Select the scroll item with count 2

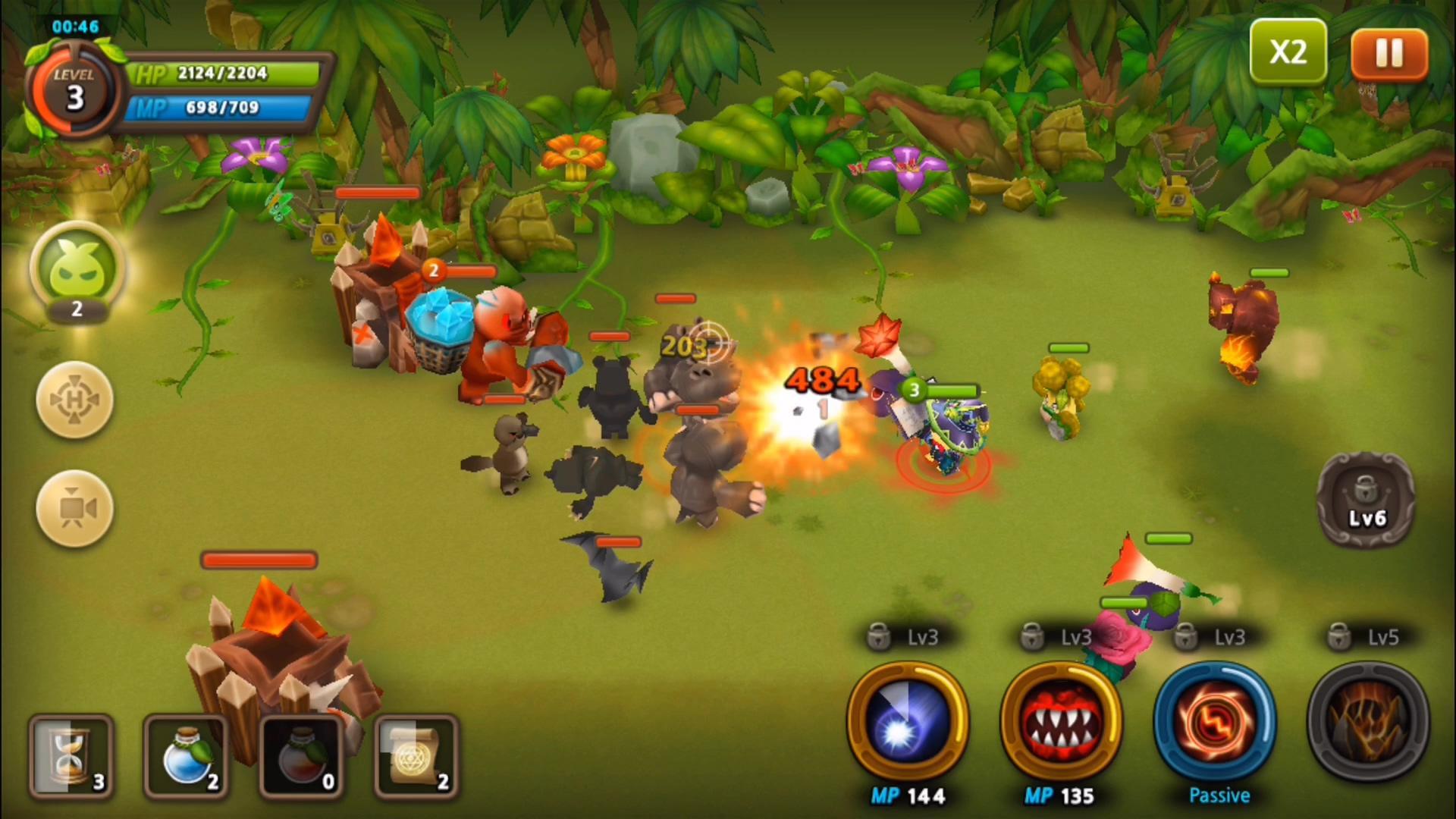tap(416, 756)
